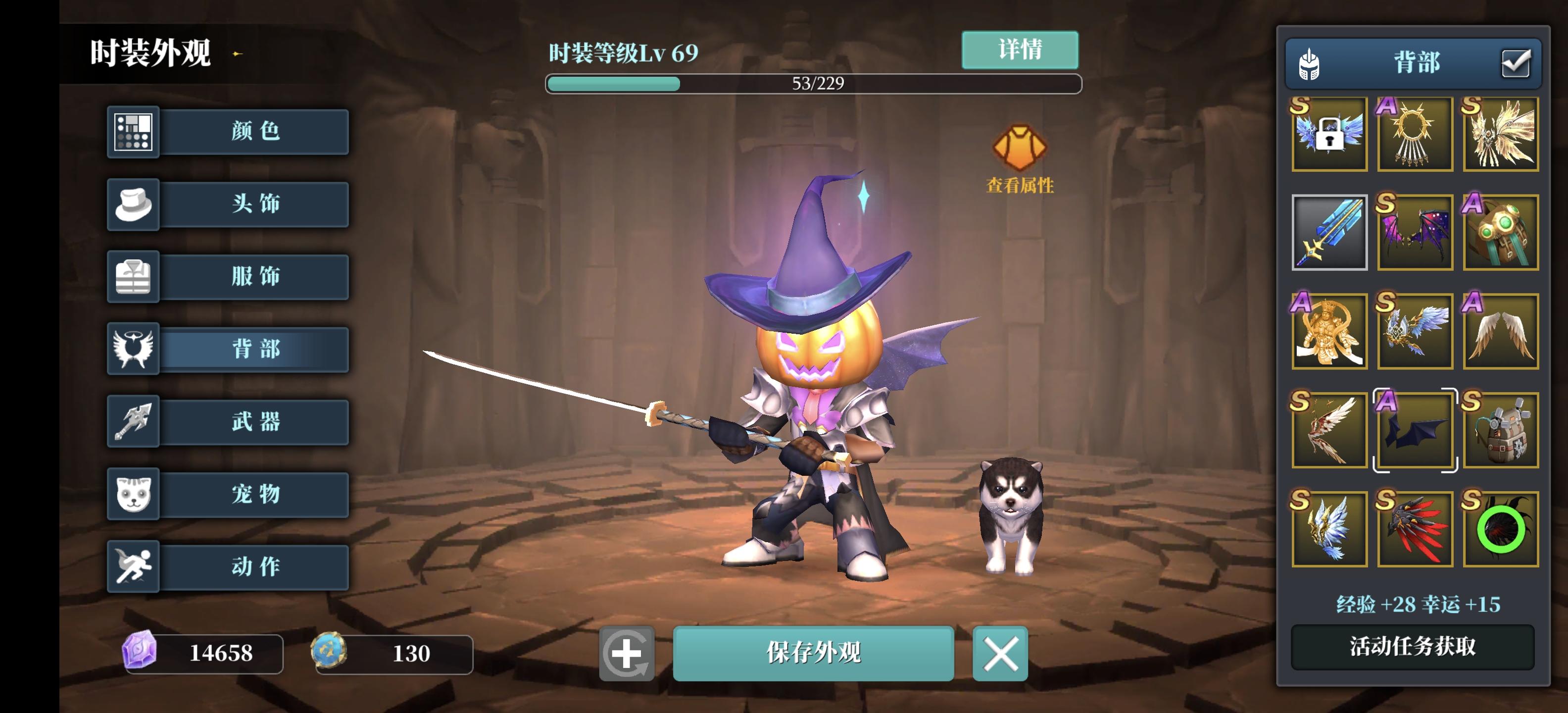Click the helmet icon in the 背部 panel header
The image size is (1568, 713).
click(1310, 63)
